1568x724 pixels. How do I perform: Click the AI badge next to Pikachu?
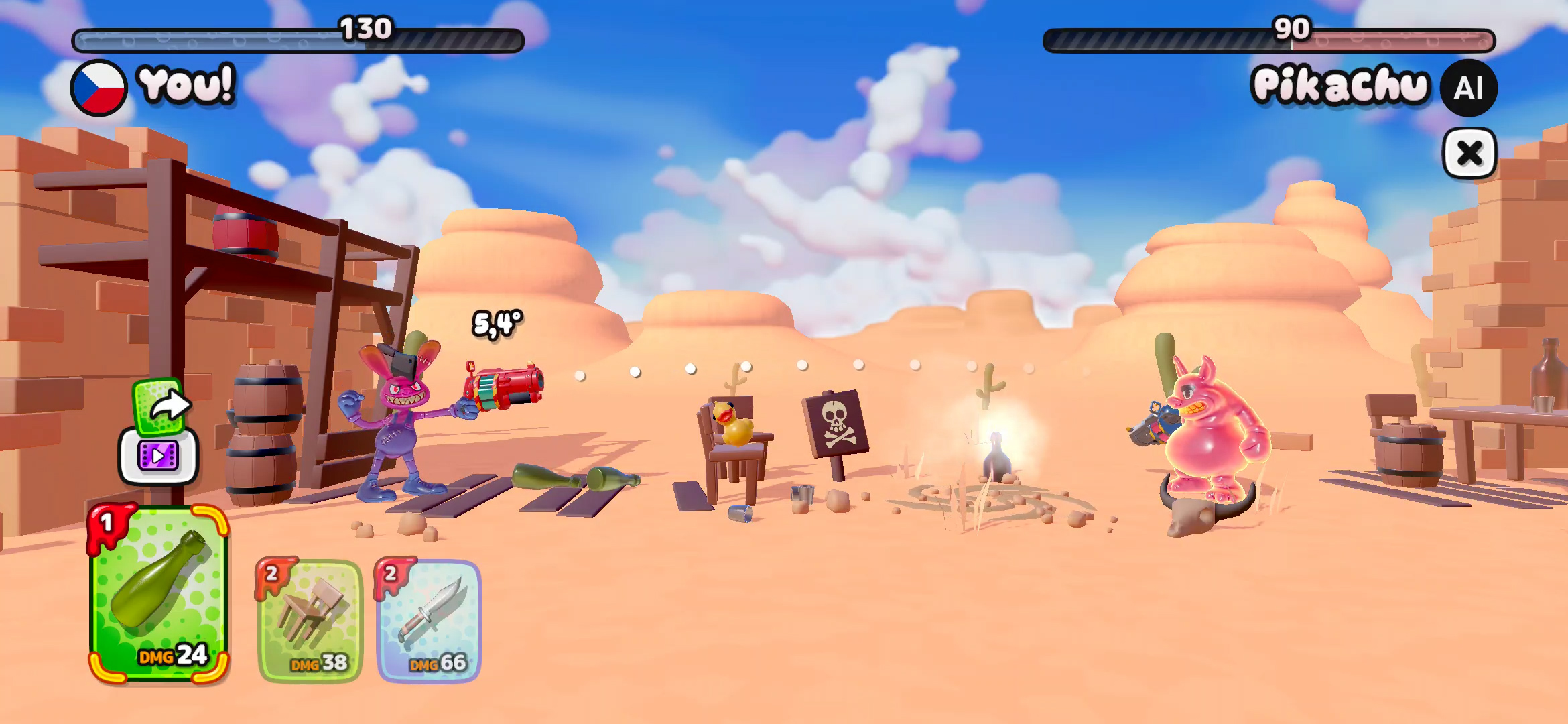1468,88
